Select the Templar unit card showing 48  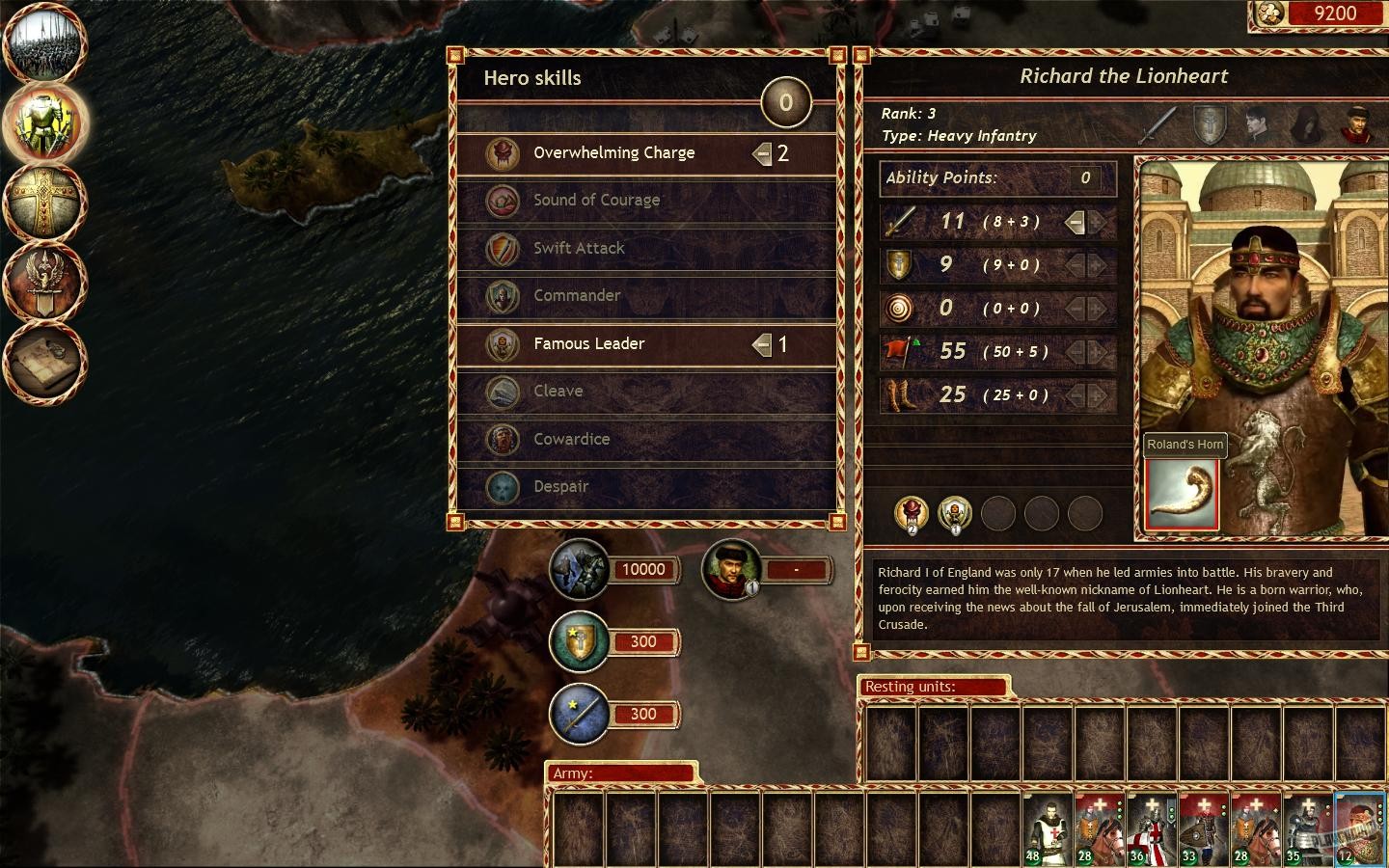click(1047, 827)
